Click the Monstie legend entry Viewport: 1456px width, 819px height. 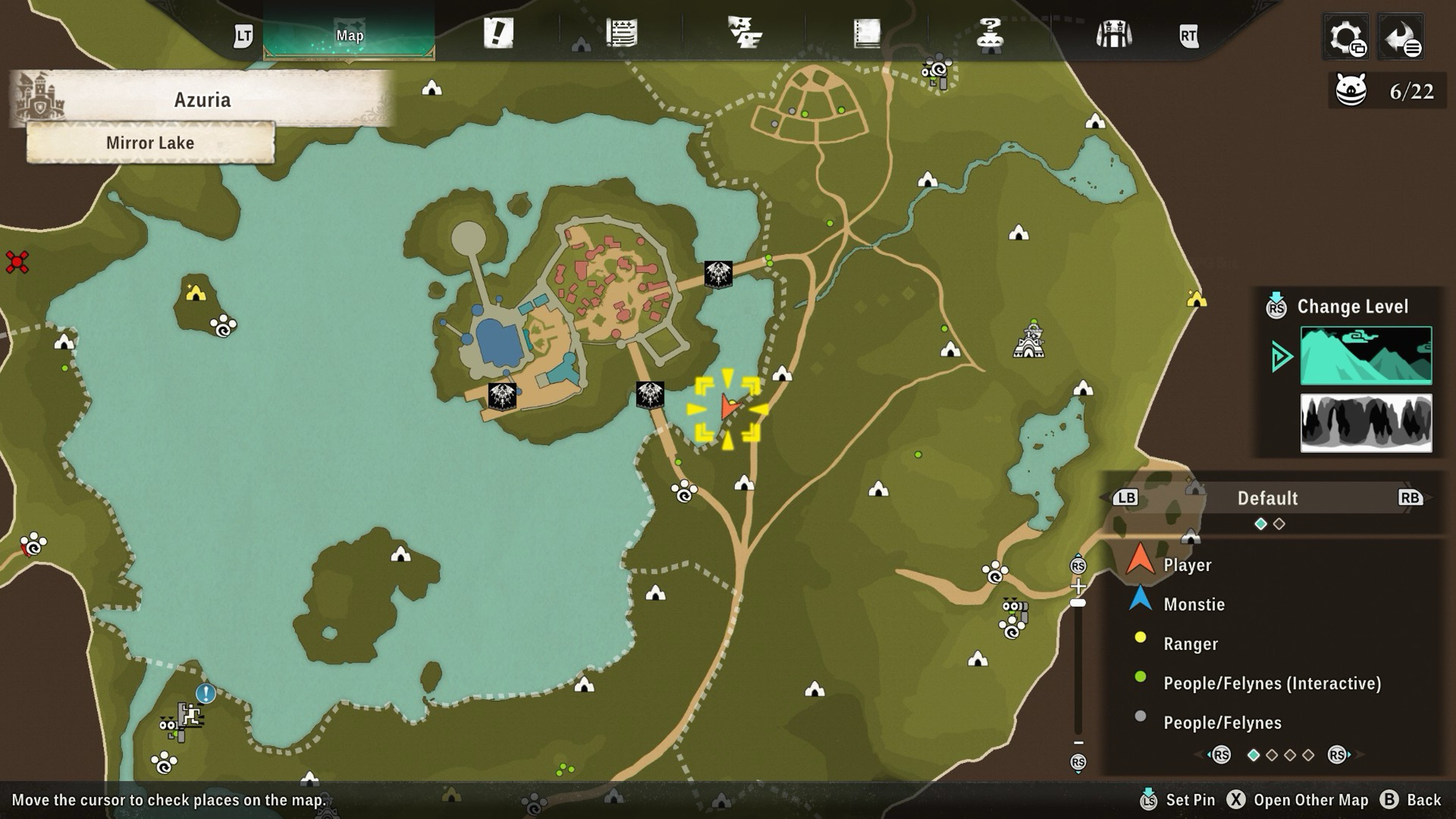click(1194, 605)
